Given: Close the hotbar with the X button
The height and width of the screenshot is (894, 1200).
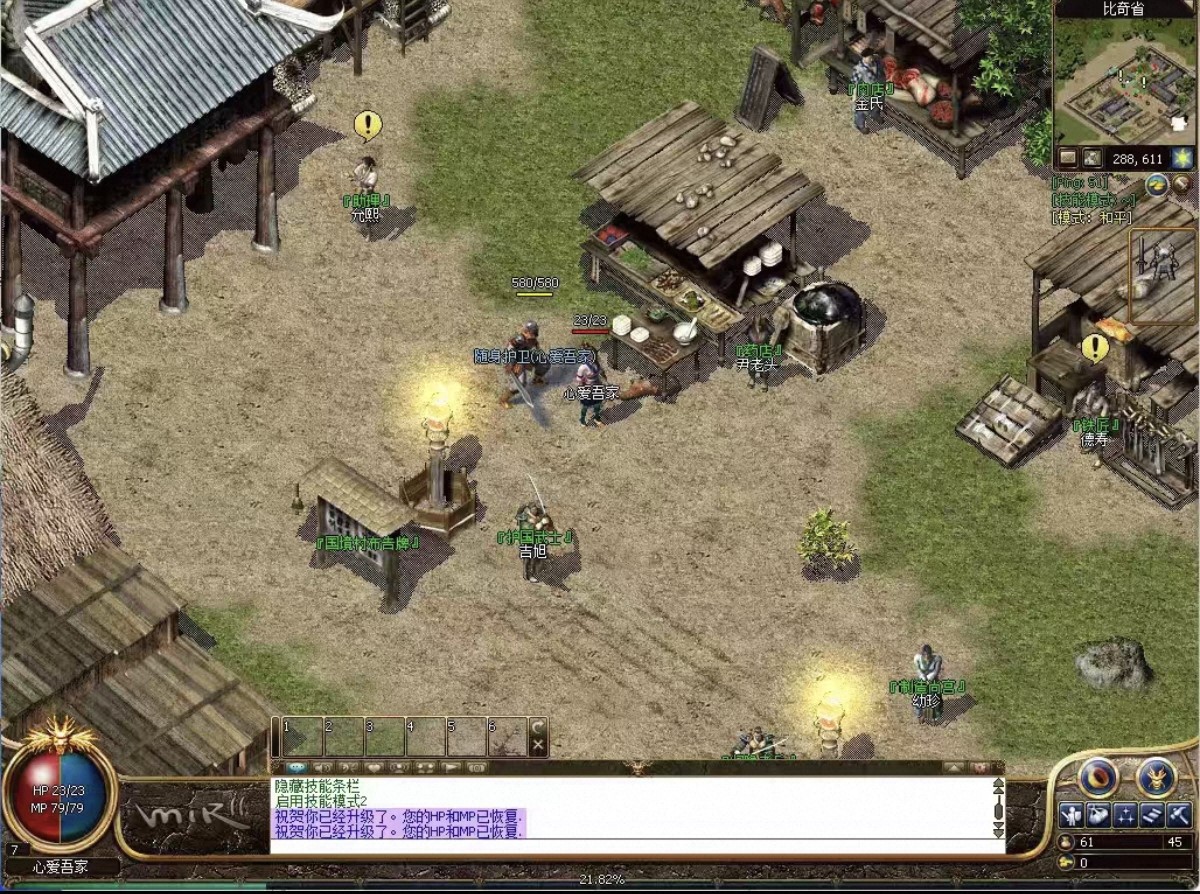Looking at the screenshot, I should pyautogui.click(x=538, y=745).
